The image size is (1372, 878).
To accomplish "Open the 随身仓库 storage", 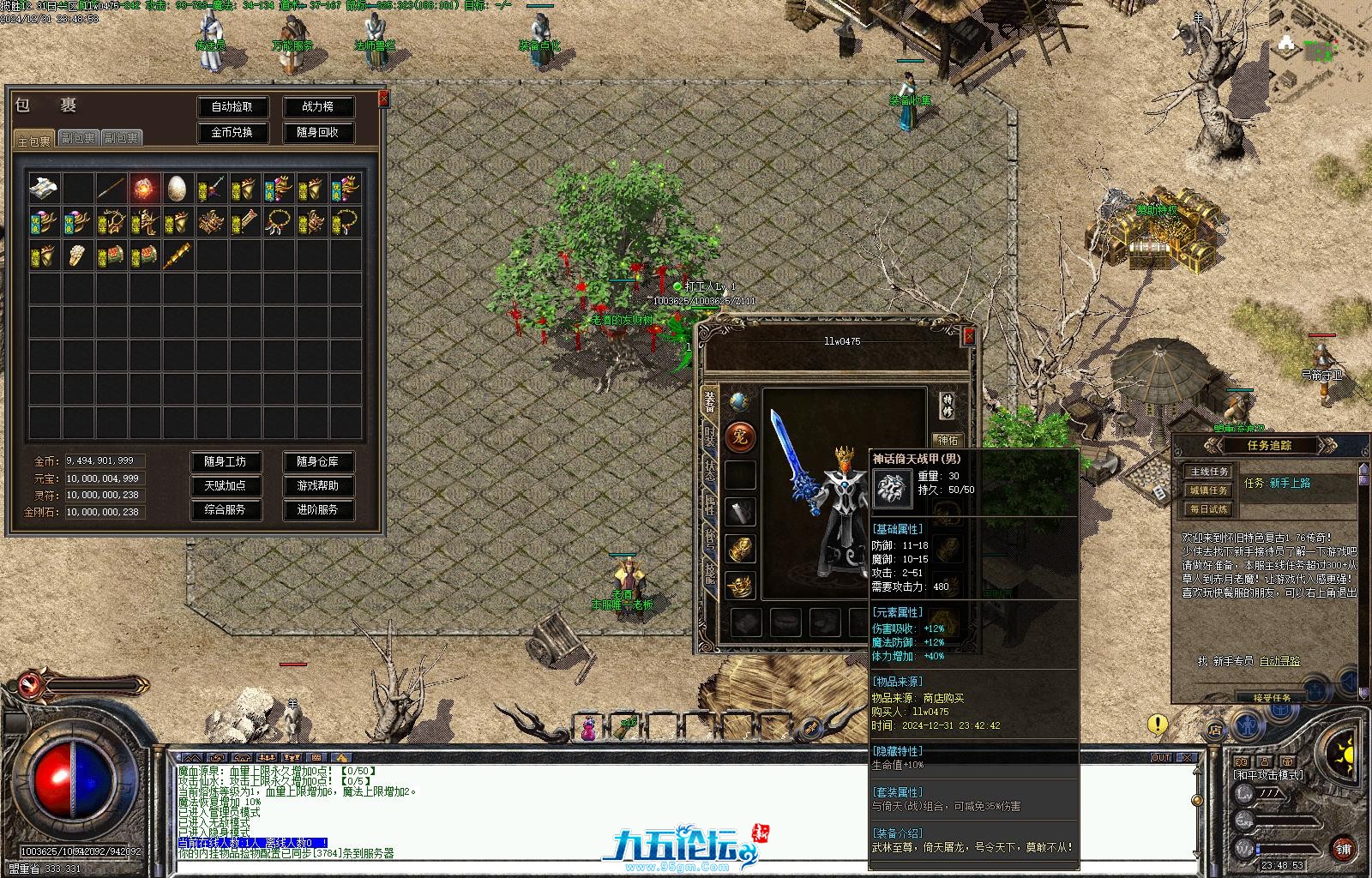I will (x=317, y=462).
